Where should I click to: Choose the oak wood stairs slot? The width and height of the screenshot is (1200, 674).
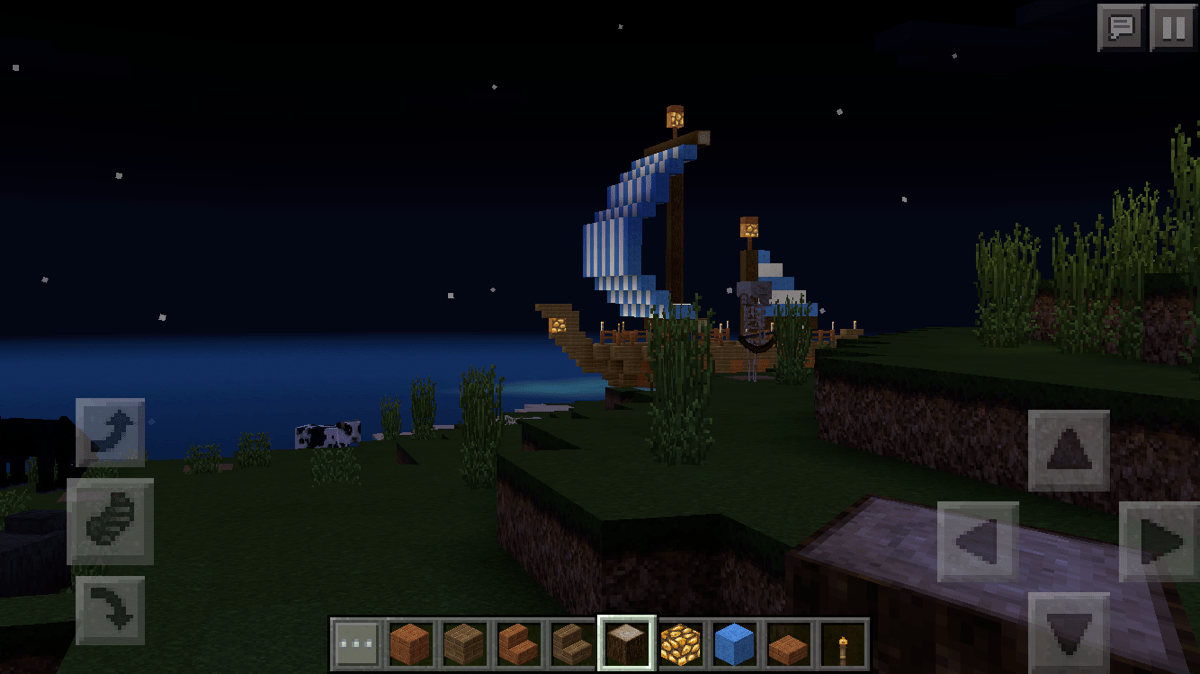coord(572,643)
